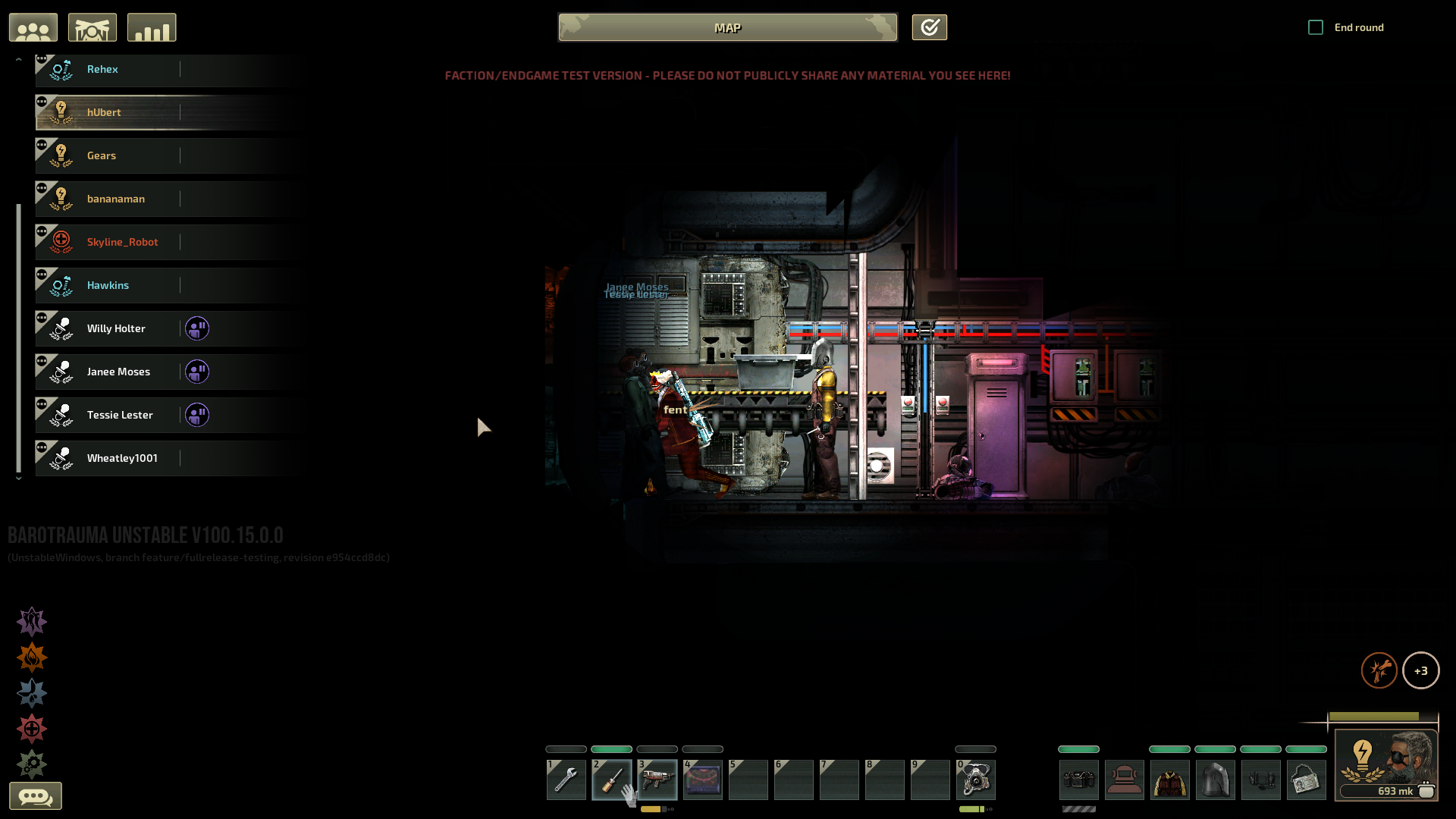
Task: Equip the gas mask in hotbar slot 0
Action: pyautogui.click(x=975, y=780)
